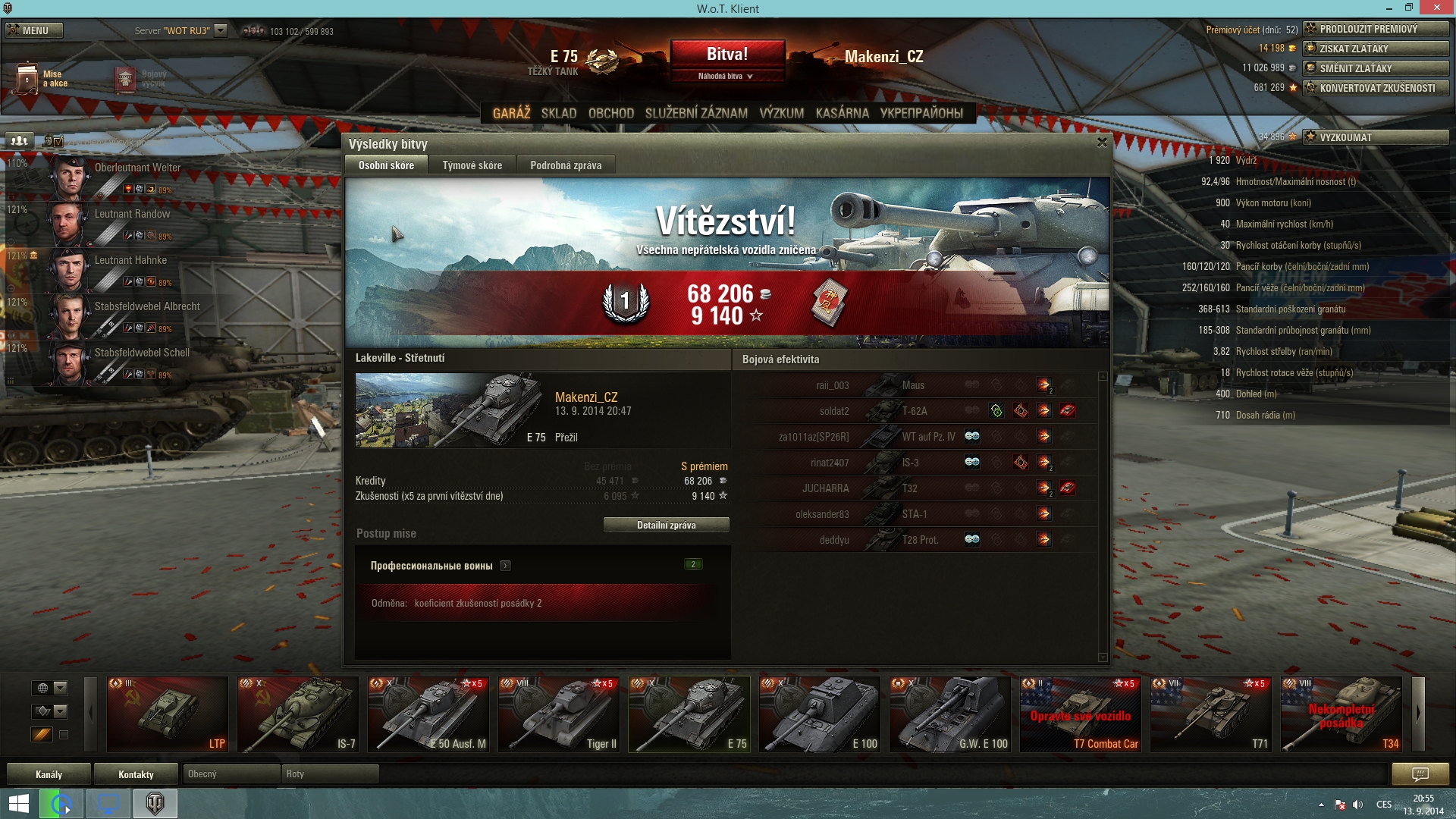Expand the server selection dropdown
Image resolution: width=1456 pixels, height=819 pixels.
[x=221, y=30]
